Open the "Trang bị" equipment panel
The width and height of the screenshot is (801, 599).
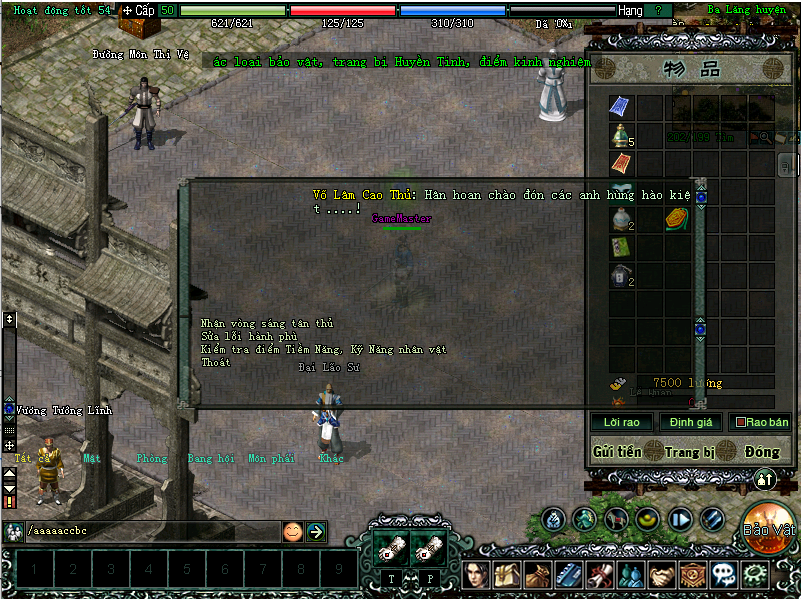[690, 452]
